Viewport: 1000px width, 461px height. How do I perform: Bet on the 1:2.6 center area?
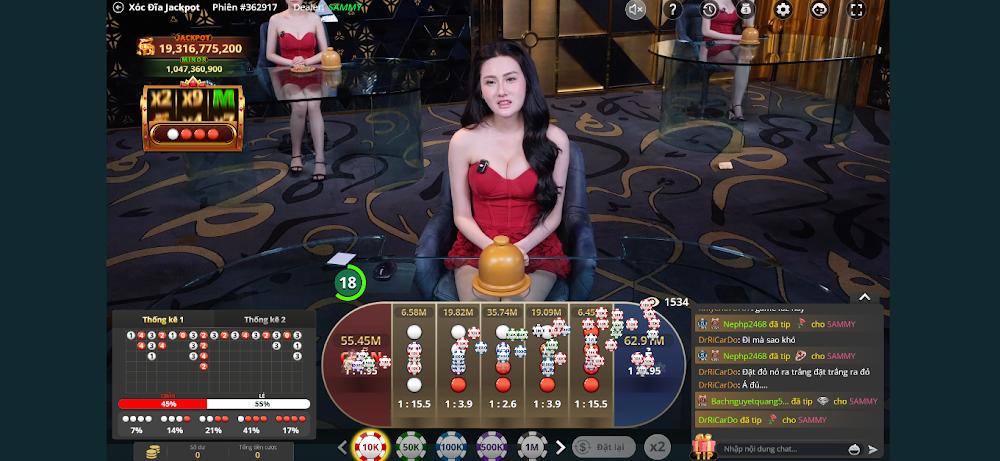[502, 365]
